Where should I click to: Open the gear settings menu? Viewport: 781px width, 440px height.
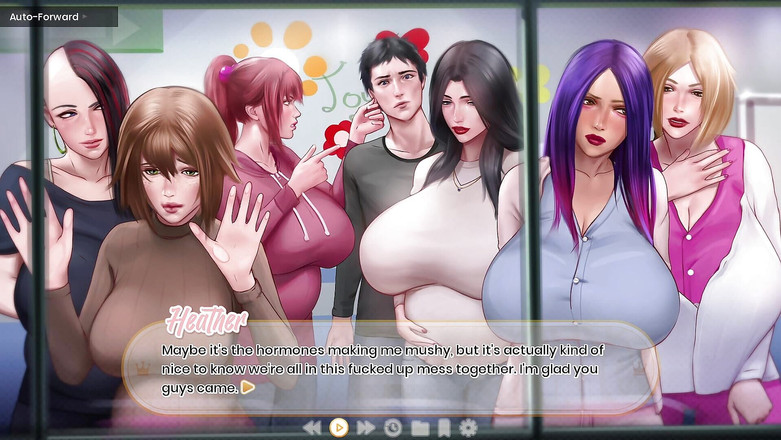tap(468, 428)
